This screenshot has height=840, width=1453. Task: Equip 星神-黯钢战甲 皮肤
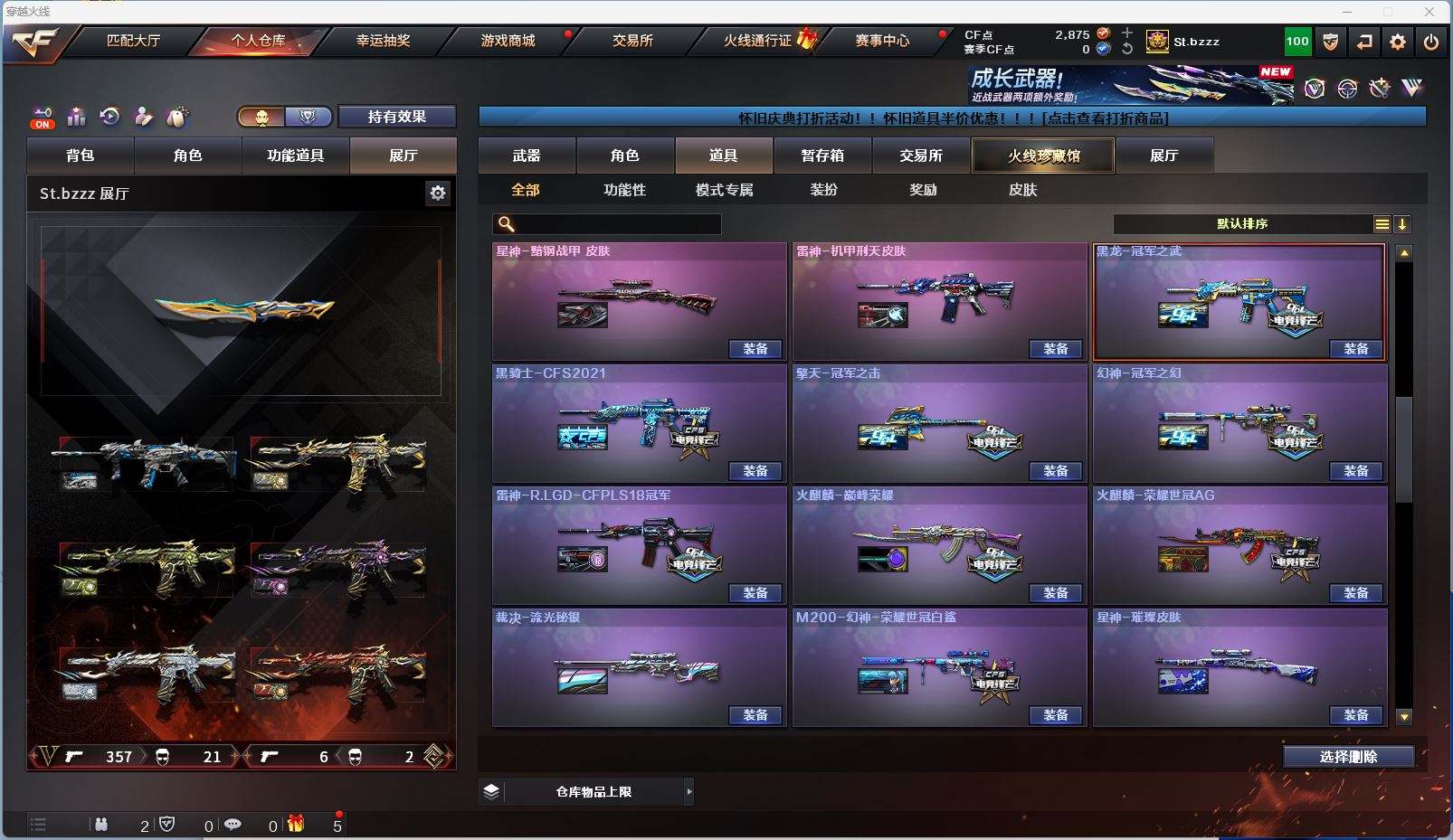pos(755,349)
